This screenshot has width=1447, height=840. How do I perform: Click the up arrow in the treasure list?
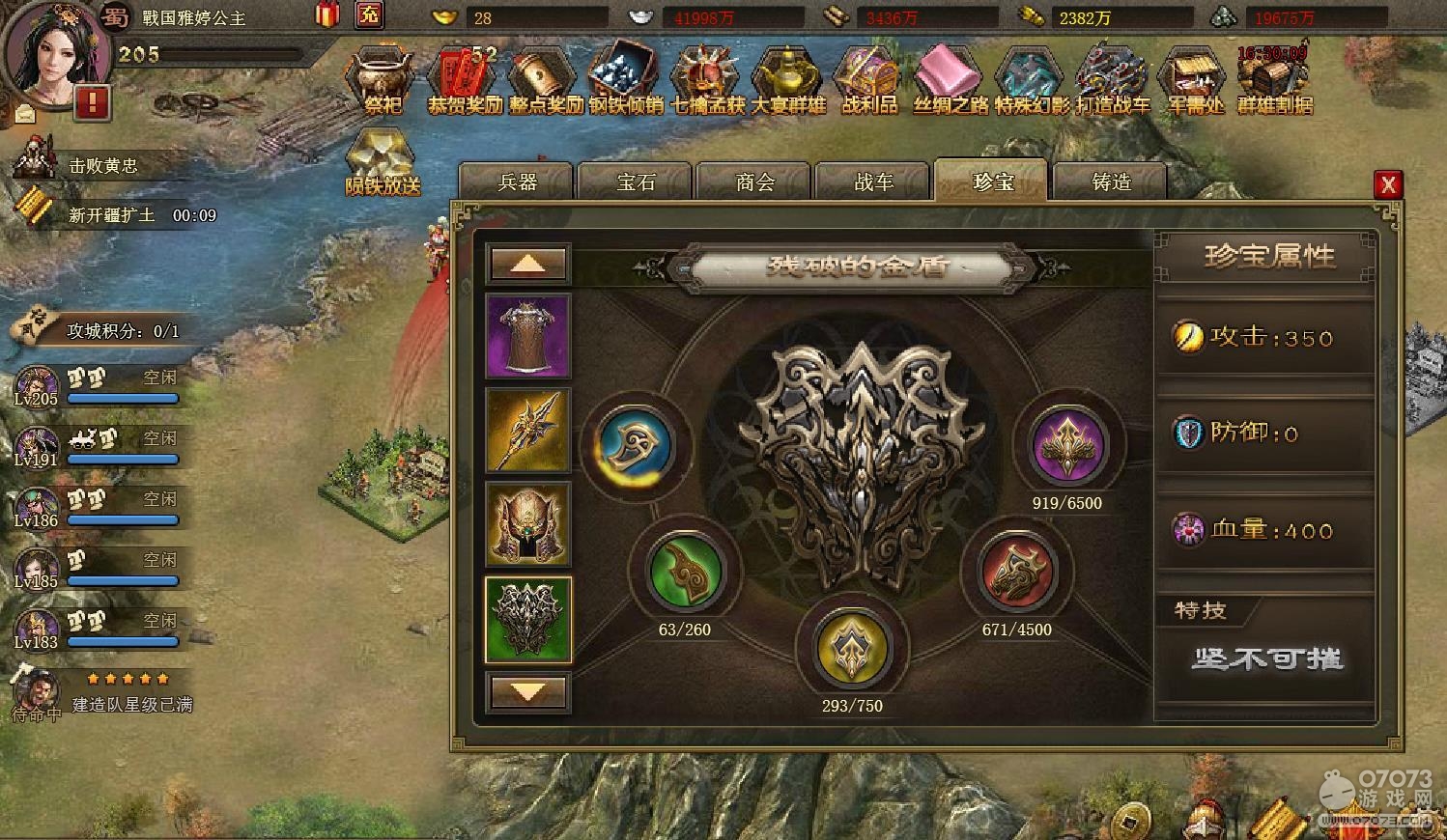(x=527, y=264)
